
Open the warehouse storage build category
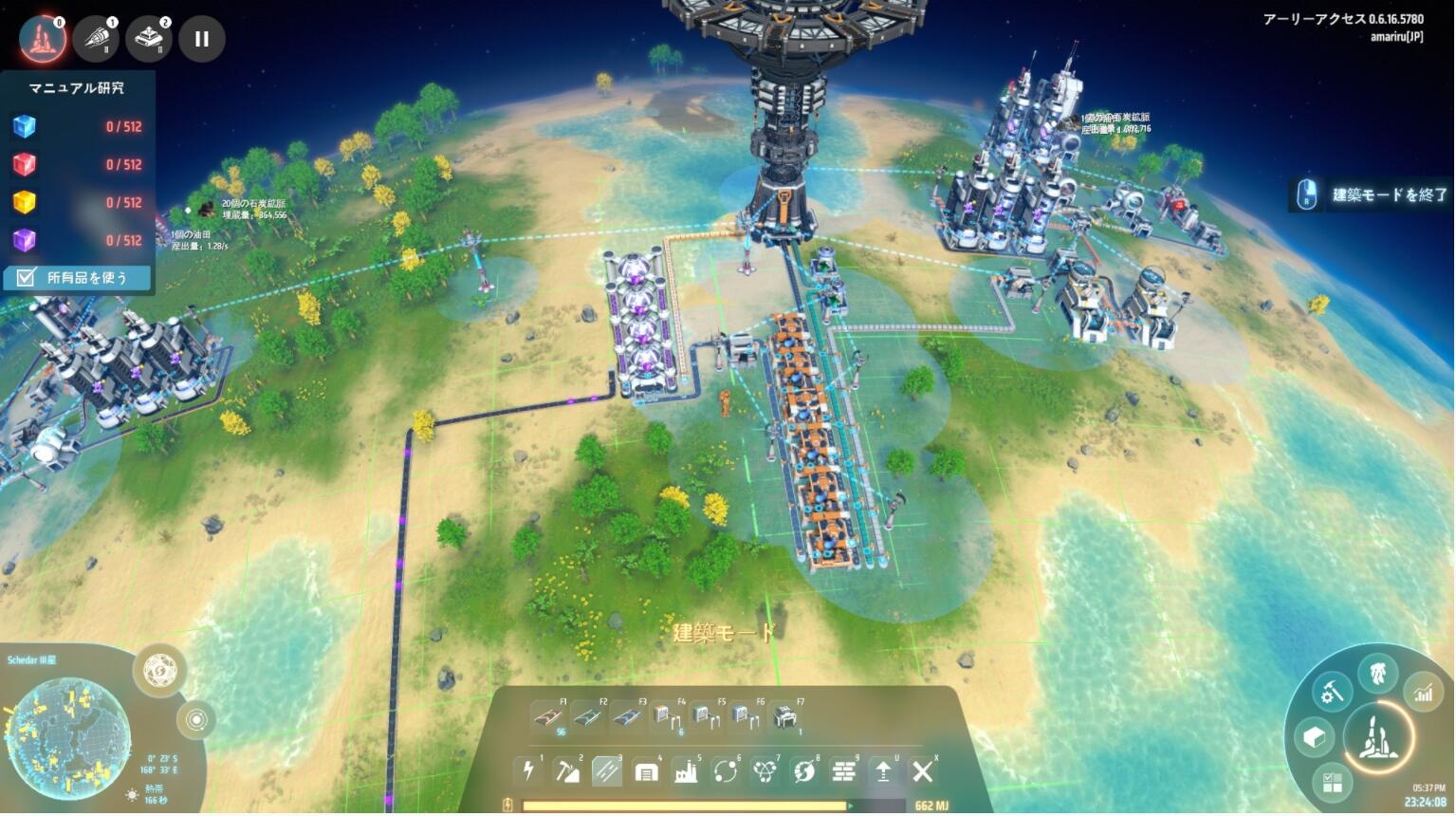(646, 771)
